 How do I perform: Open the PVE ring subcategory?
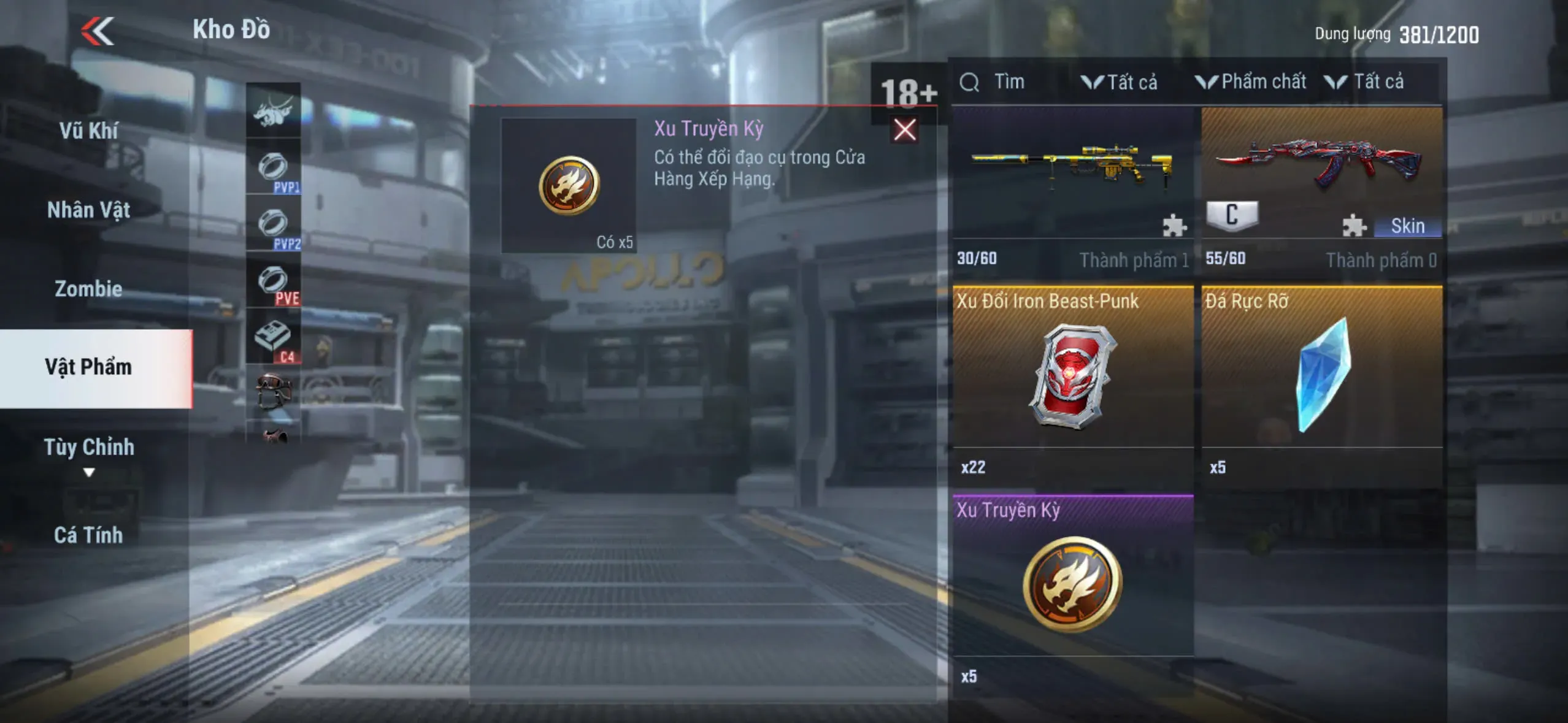274,281
